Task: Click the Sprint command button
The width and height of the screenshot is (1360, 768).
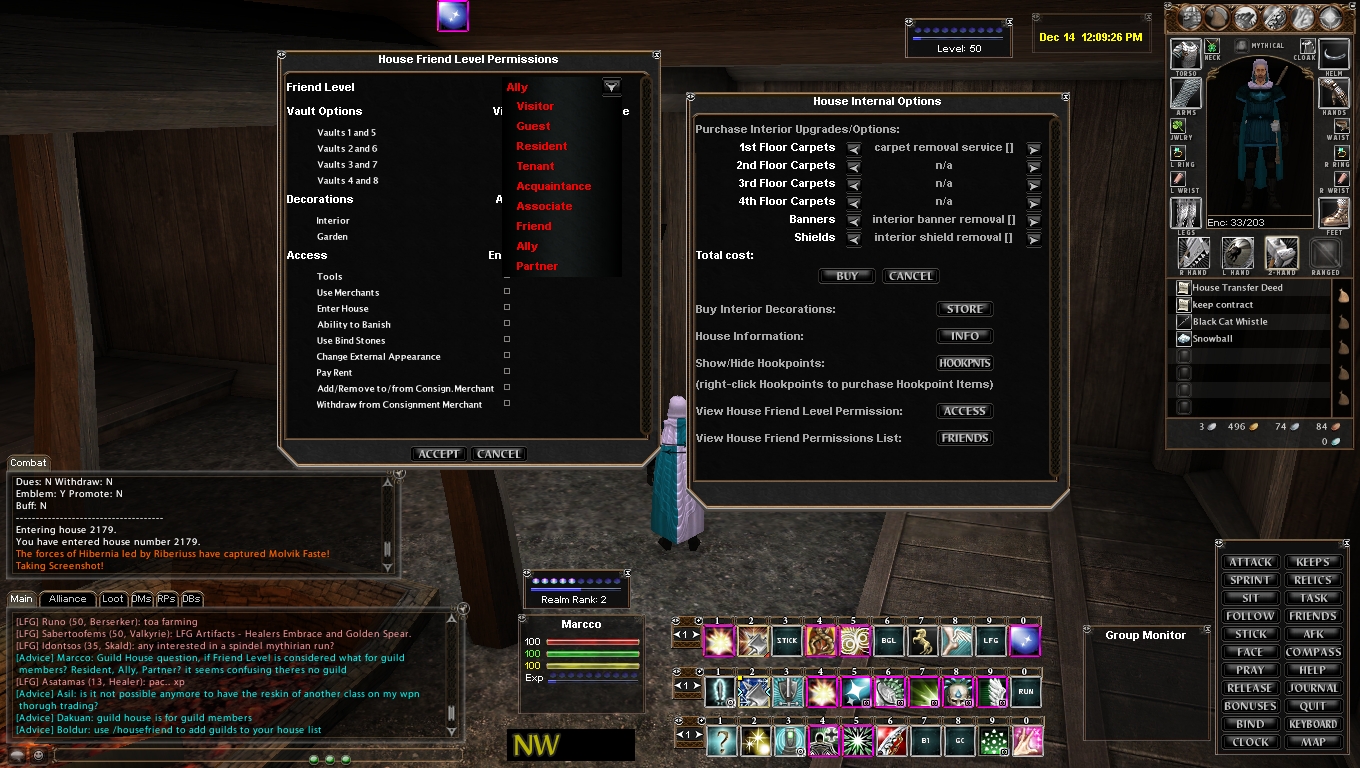Action: (x=1250, y=580)
